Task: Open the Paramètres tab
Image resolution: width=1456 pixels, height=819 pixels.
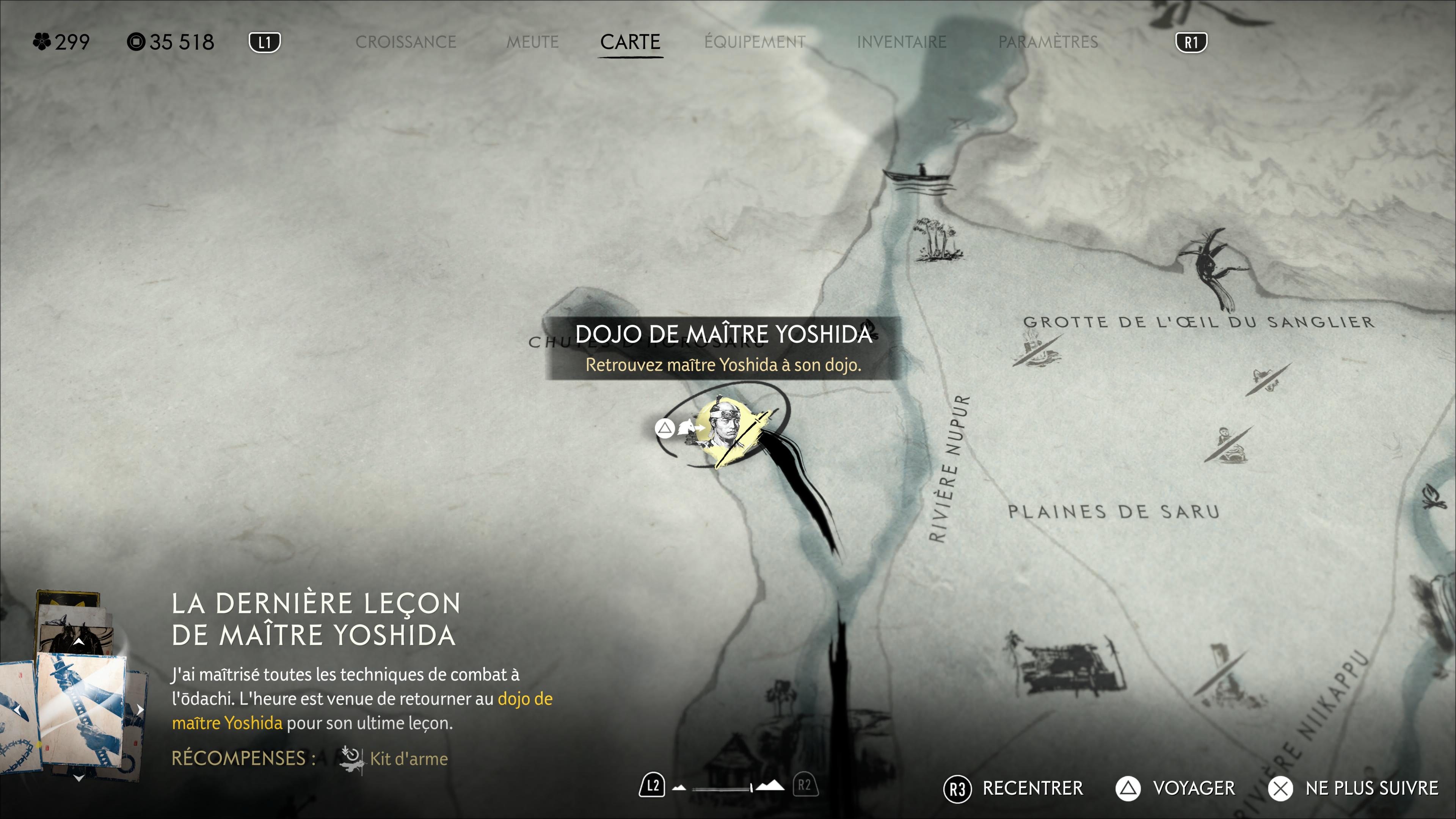Action: click(x=1048, y=42)
